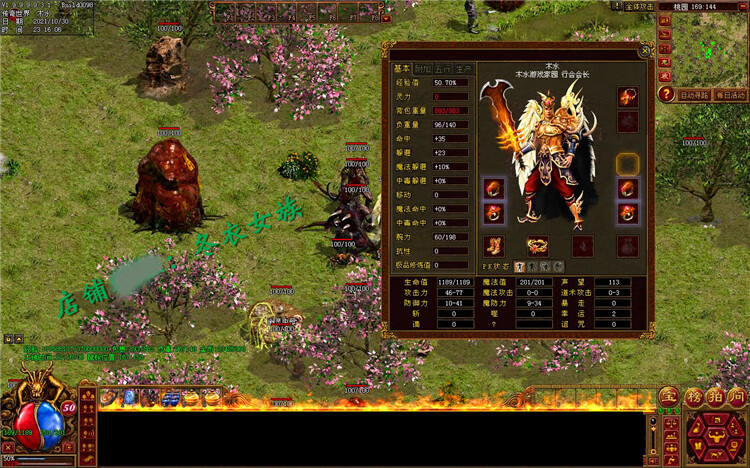Click the round question mark help button
The width and height of the screenshot is (750, 468).
click(x=665, y=95)
